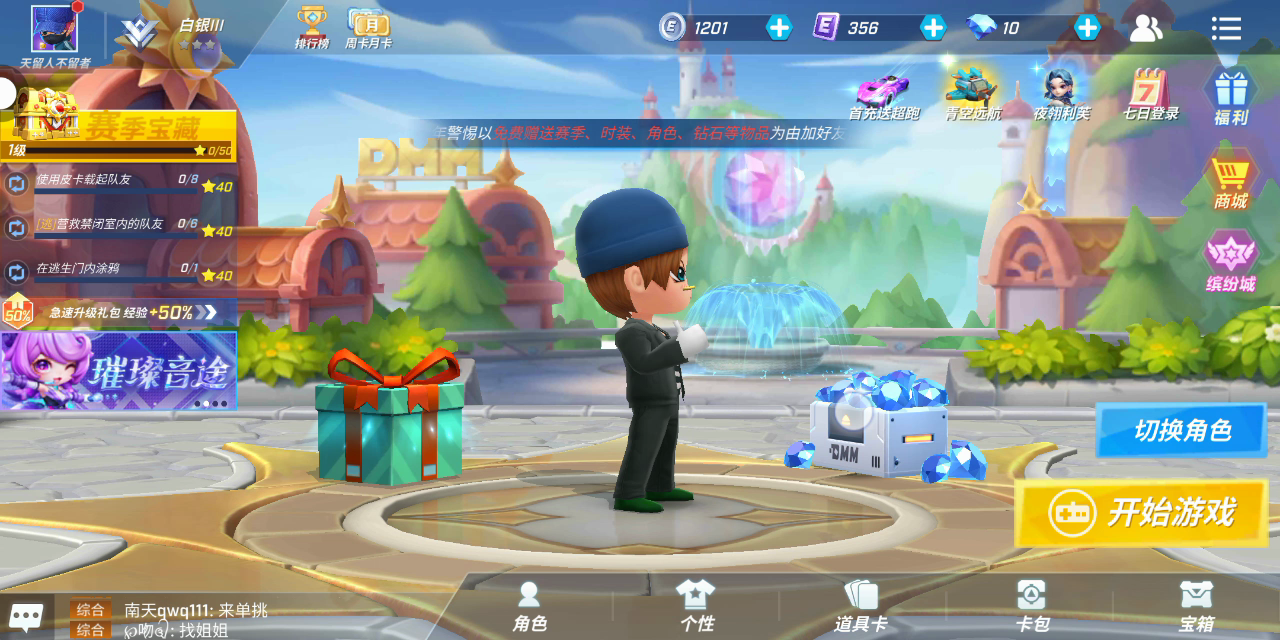Click the 切换角色 switch character button
Viewport: 1280px width, 640px height.
pos(1181,431)
